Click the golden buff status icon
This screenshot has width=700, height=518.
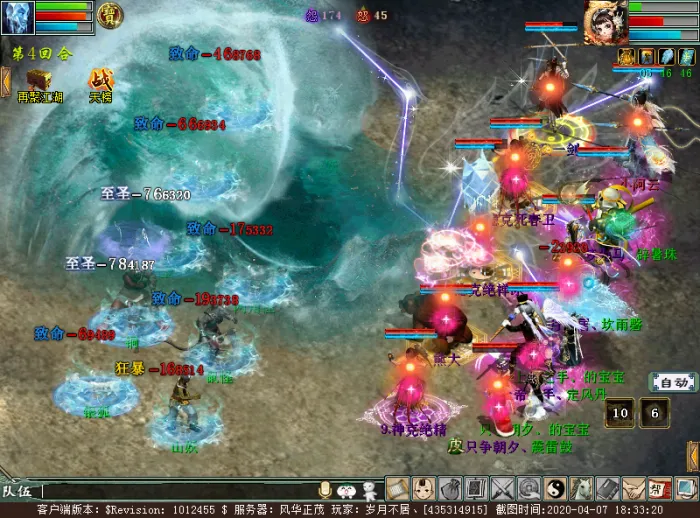click(x=627, y=56)
